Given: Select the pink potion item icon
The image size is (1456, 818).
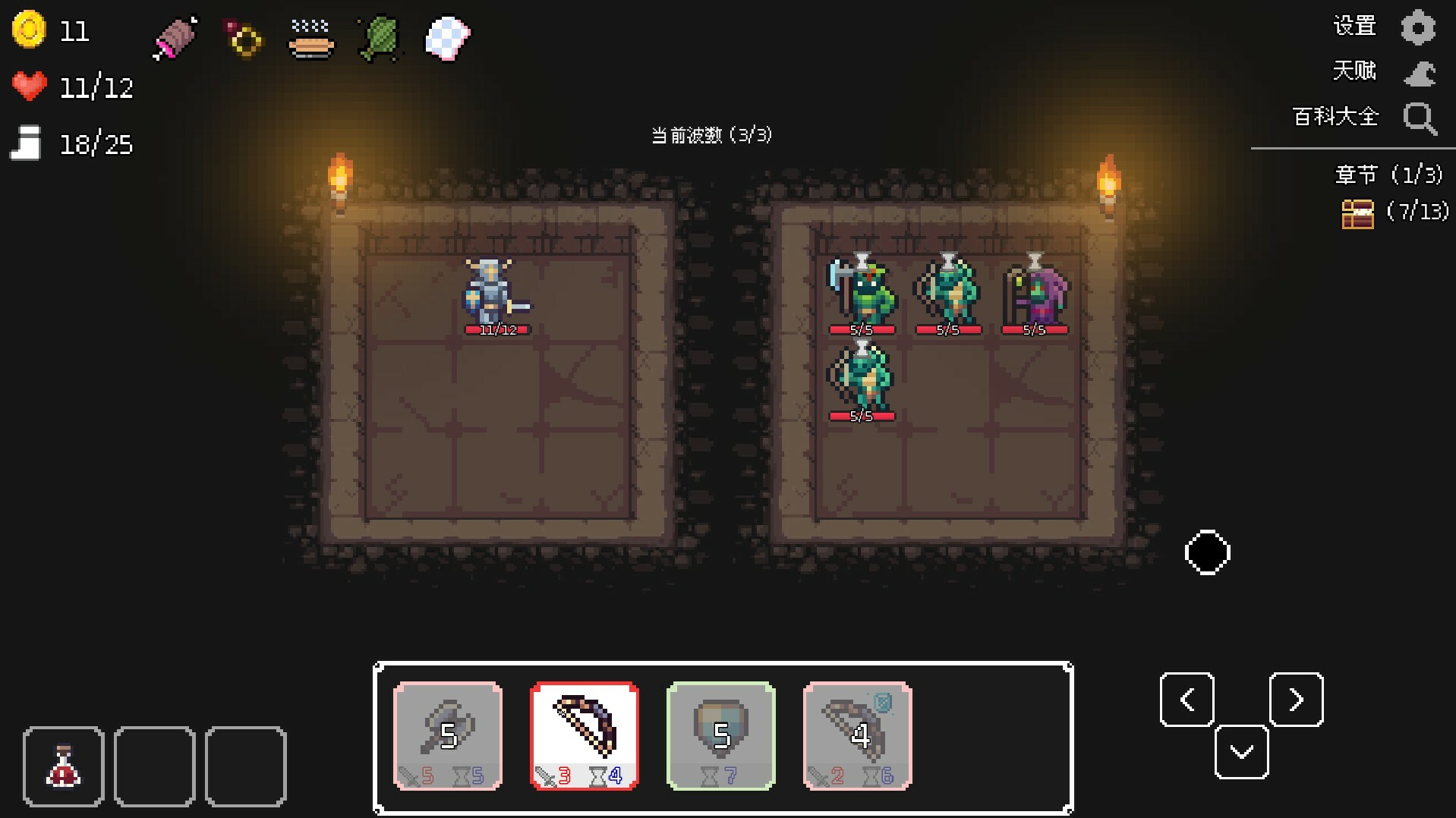Looking at the screenshot, I should coord(174,39).
